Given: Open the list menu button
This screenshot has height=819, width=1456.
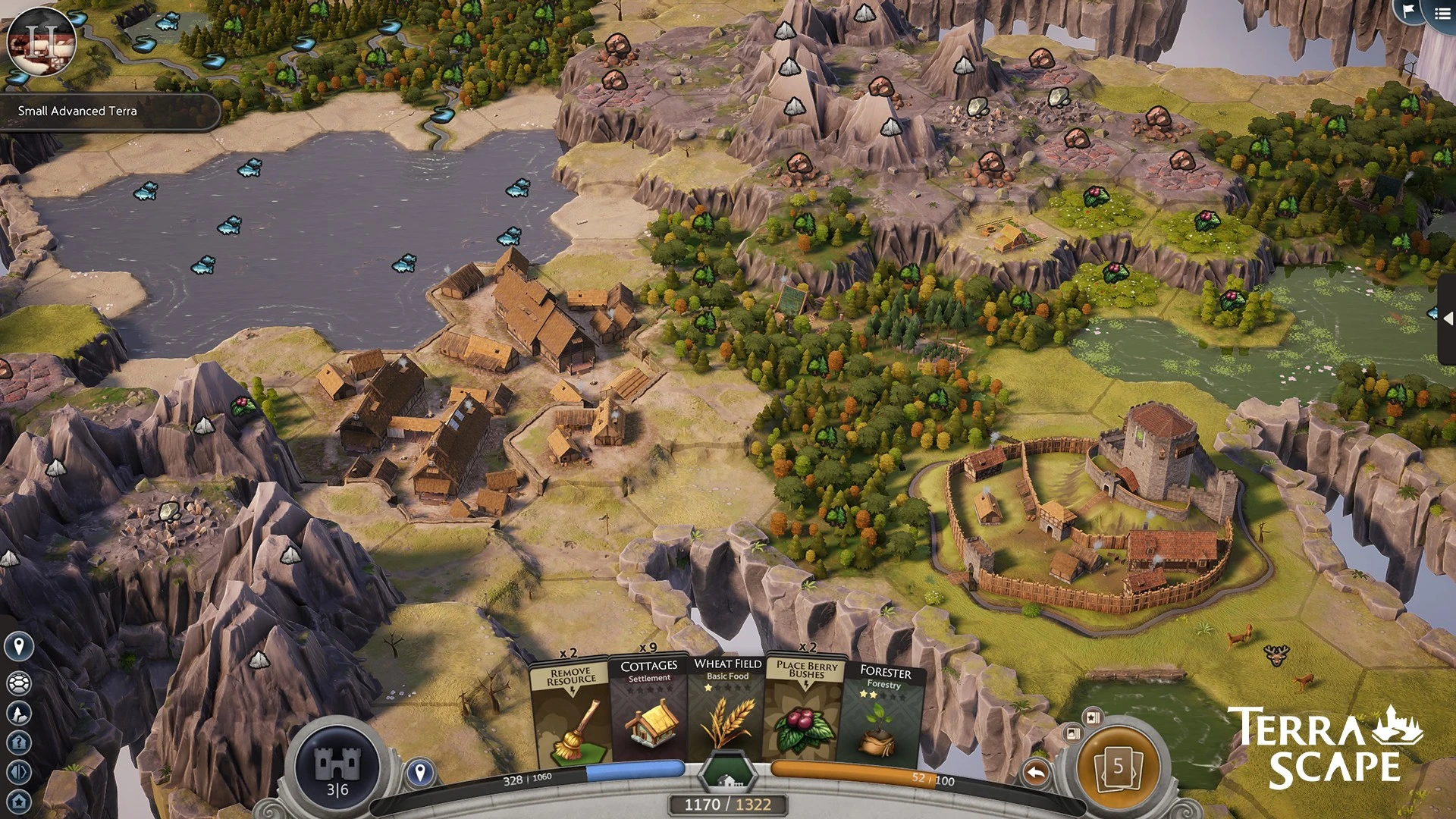Looking at the screenshot, I should [x=1442, y=13].
